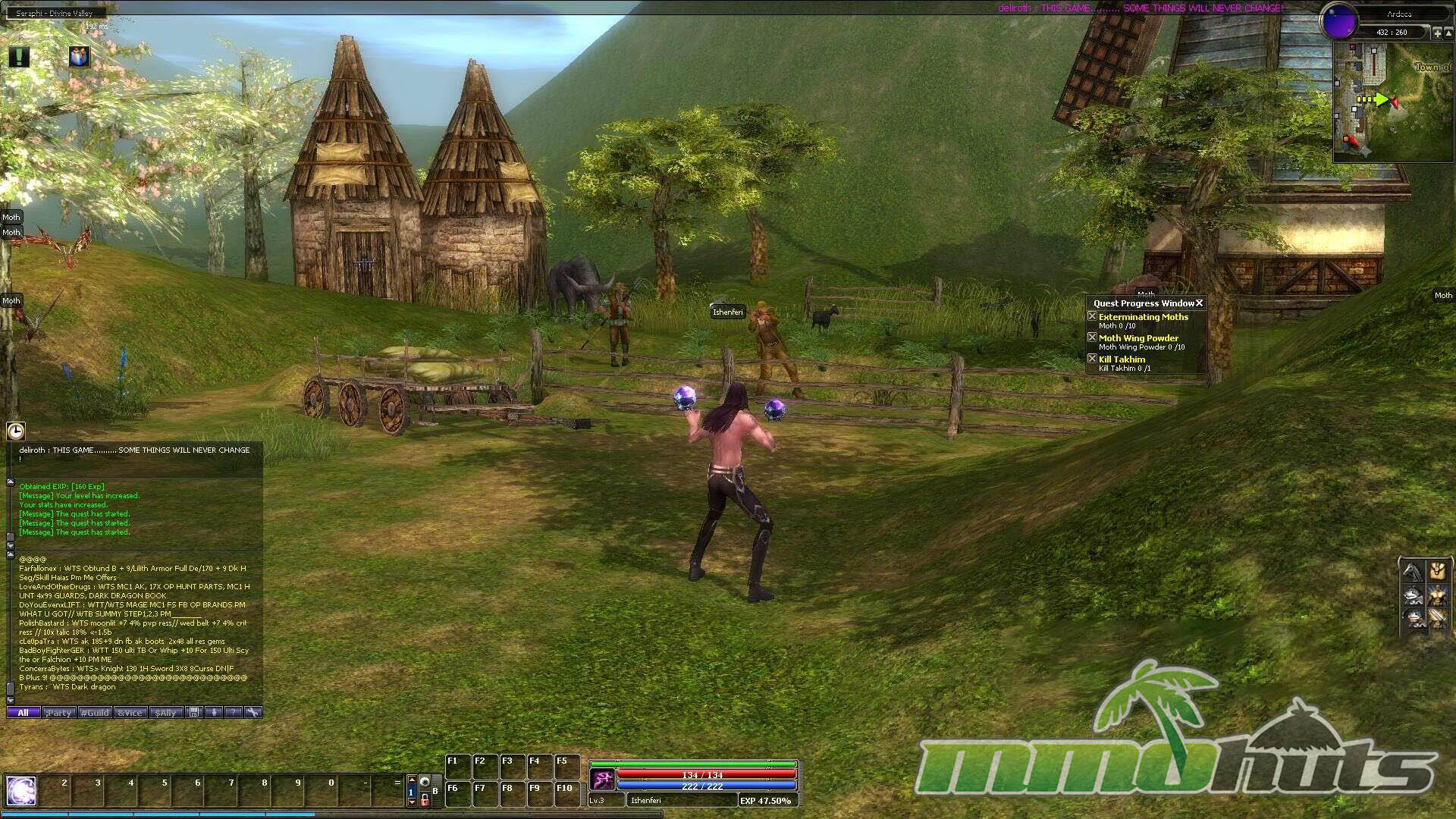The width and height of the screenshot is (1456, 819).
Task: Click the question mark chat help button
Action: (x=233, y=713)
